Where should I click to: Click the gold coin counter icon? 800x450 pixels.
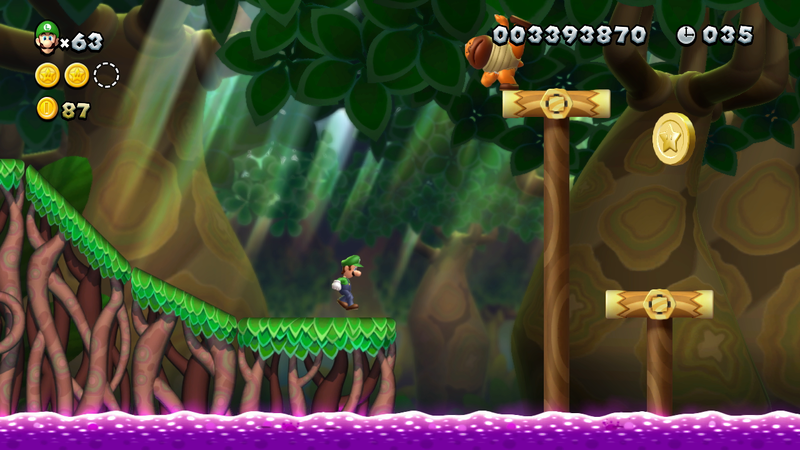47,109
